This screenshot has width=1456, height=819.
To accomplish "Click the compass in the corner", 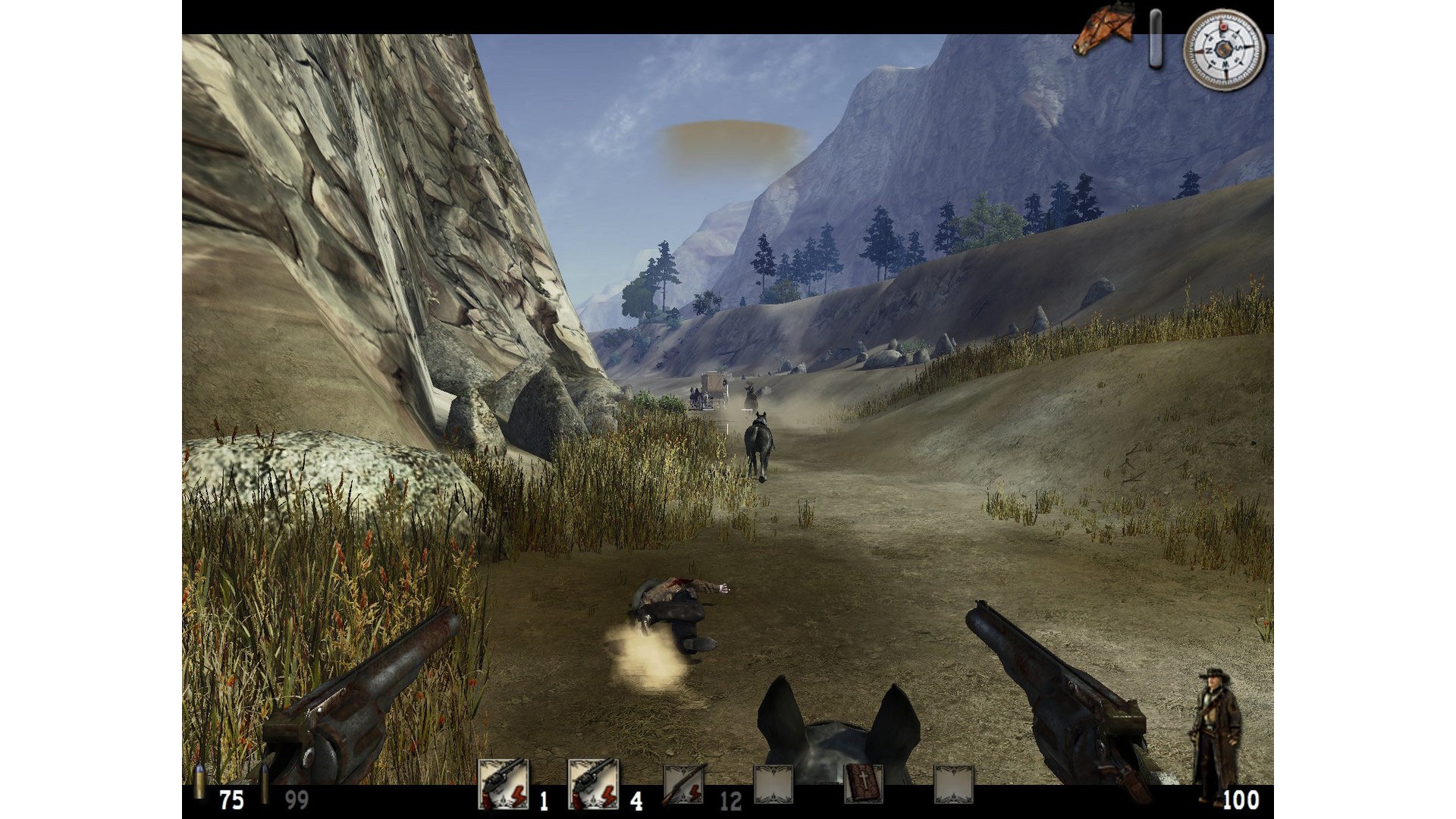I will coord(1224,49).
